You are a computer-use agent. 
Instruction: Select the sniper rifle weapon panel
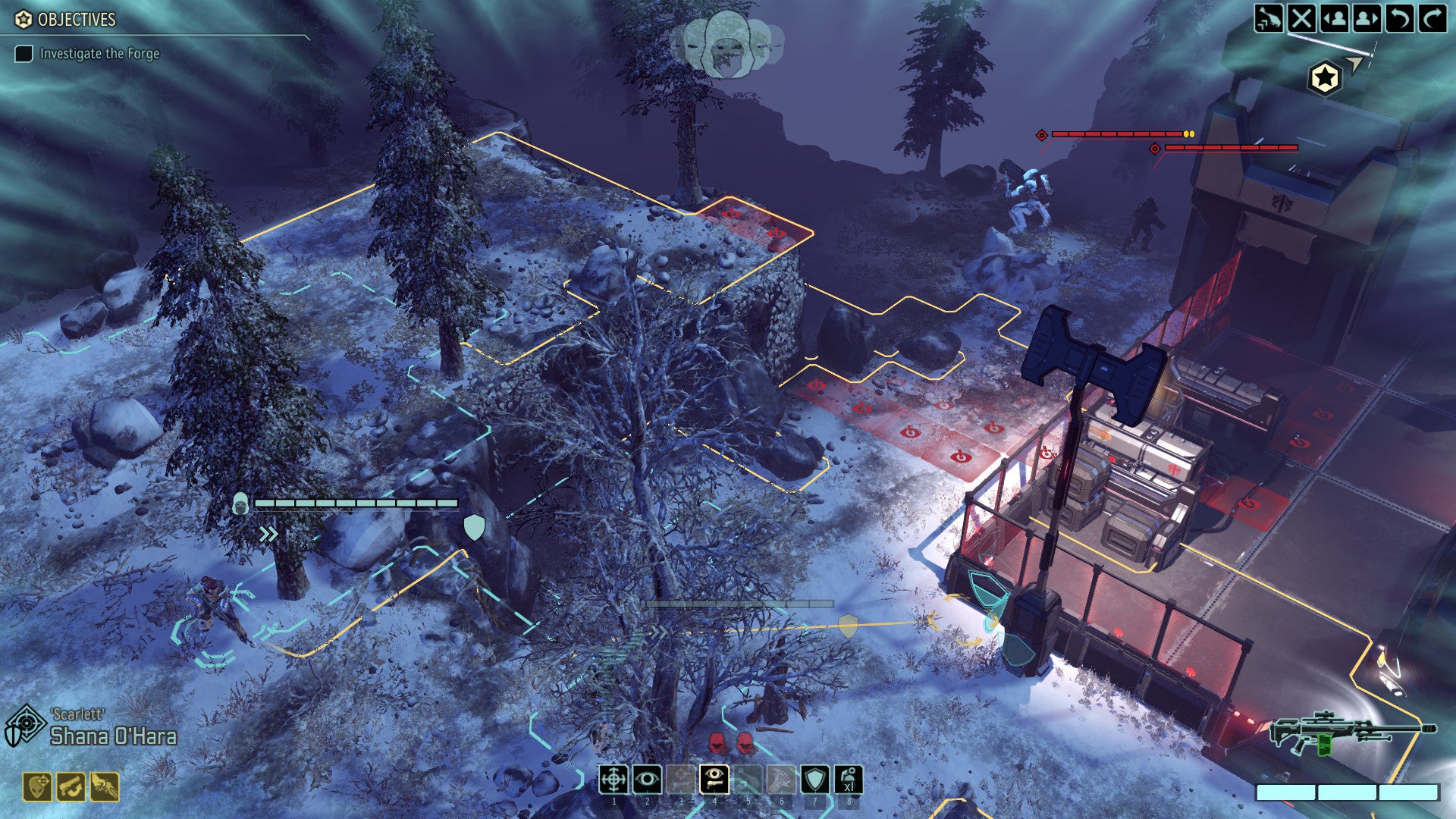tap(1352, 733)
